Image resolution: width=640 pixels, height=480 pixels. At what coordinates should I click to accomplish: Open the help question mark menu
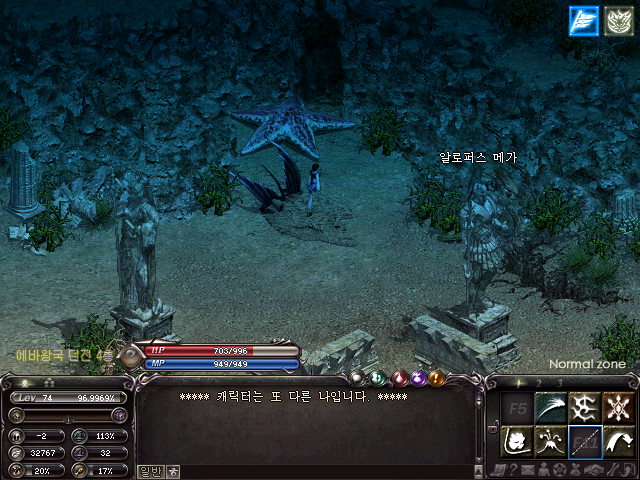[511, 470]
